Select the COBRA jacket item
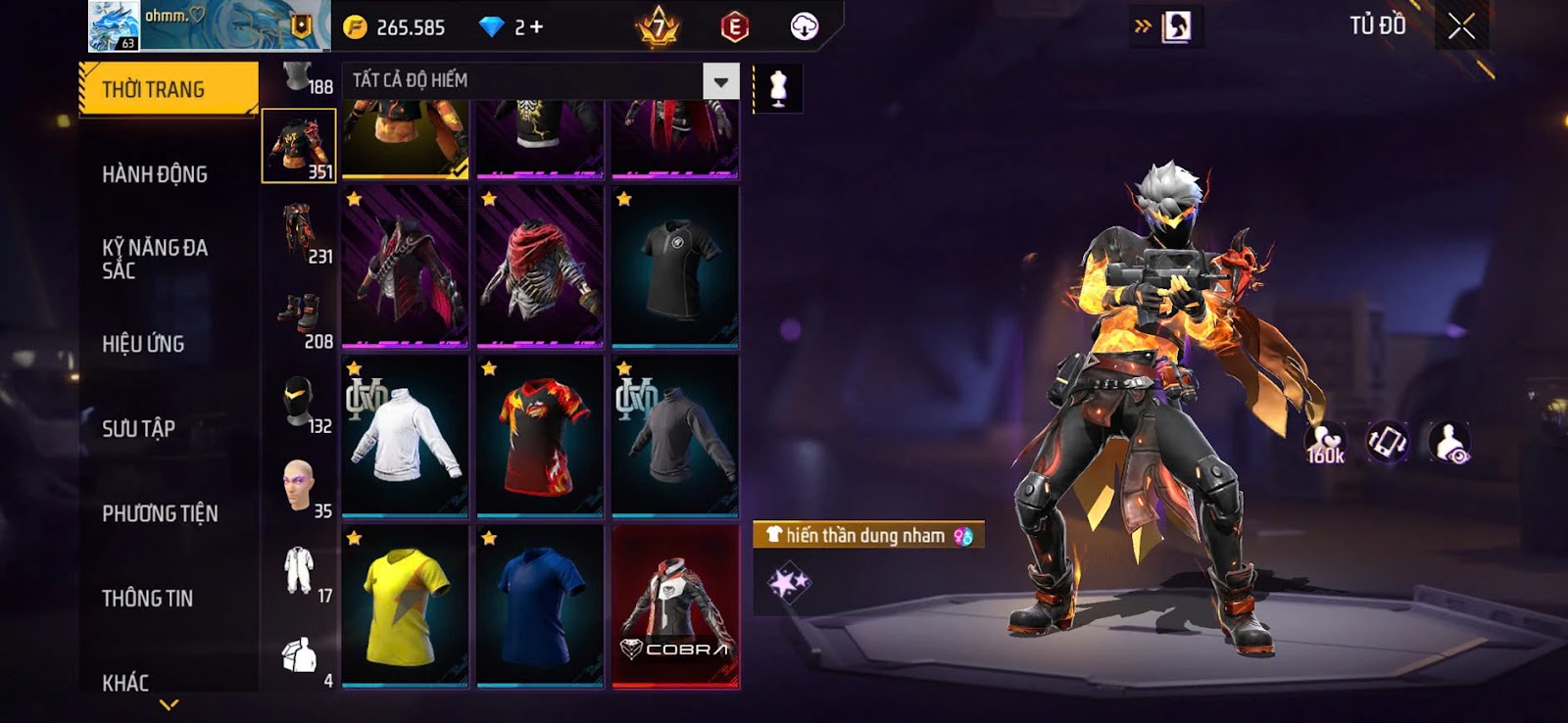Screen dimensions: 1568x723 (x=675, y=606)
